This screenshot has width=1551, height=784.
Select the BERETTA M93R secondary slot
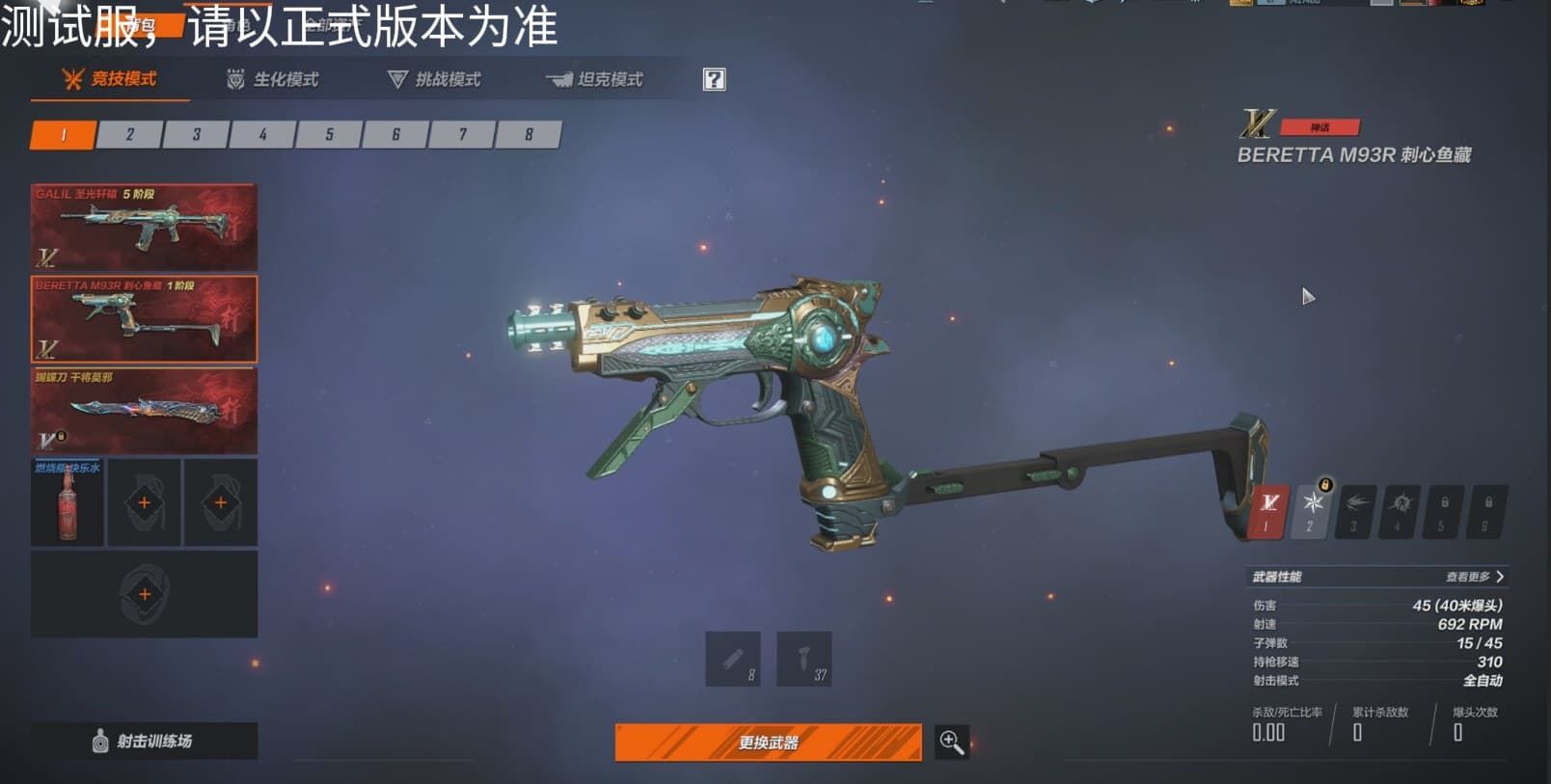144,319
